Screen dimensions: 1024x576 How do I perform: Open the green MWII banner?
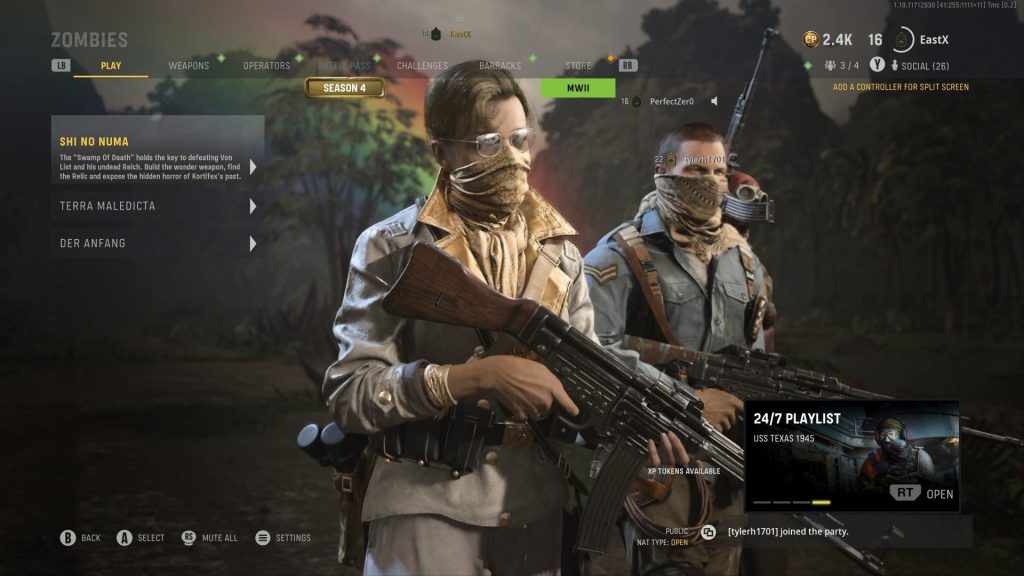pyautogui.click(x=578, y=88)
